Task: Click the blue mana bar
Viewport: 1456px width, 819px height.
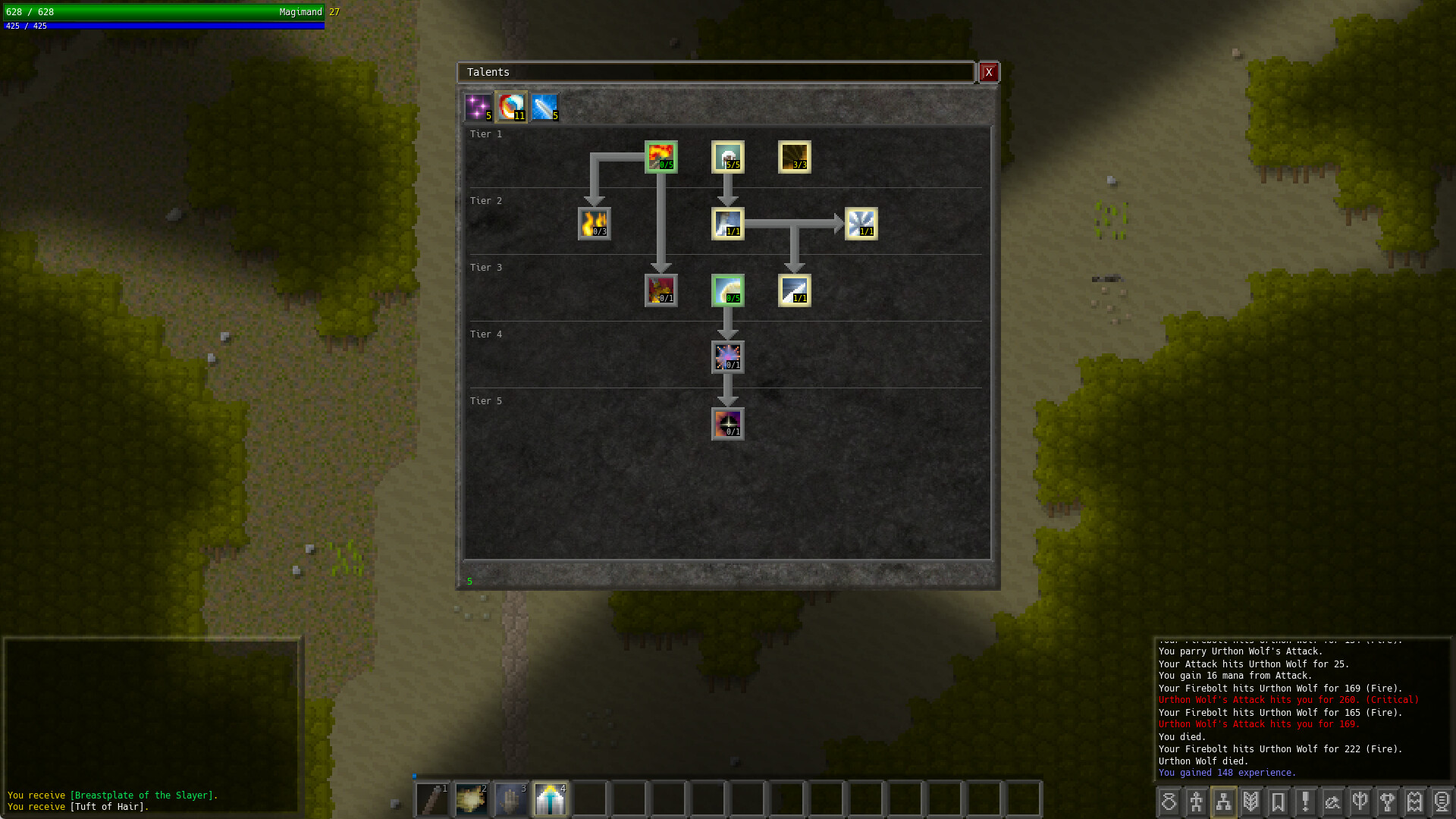Action: coord(163,25)
